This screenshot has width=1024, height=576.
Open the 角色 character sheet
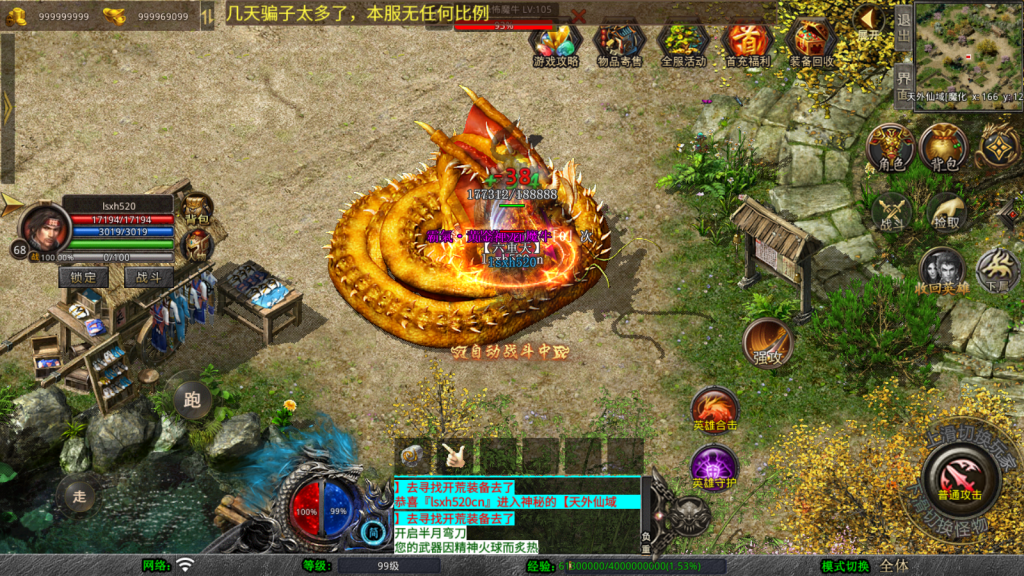pyautogui.click(x=890, y=148)
